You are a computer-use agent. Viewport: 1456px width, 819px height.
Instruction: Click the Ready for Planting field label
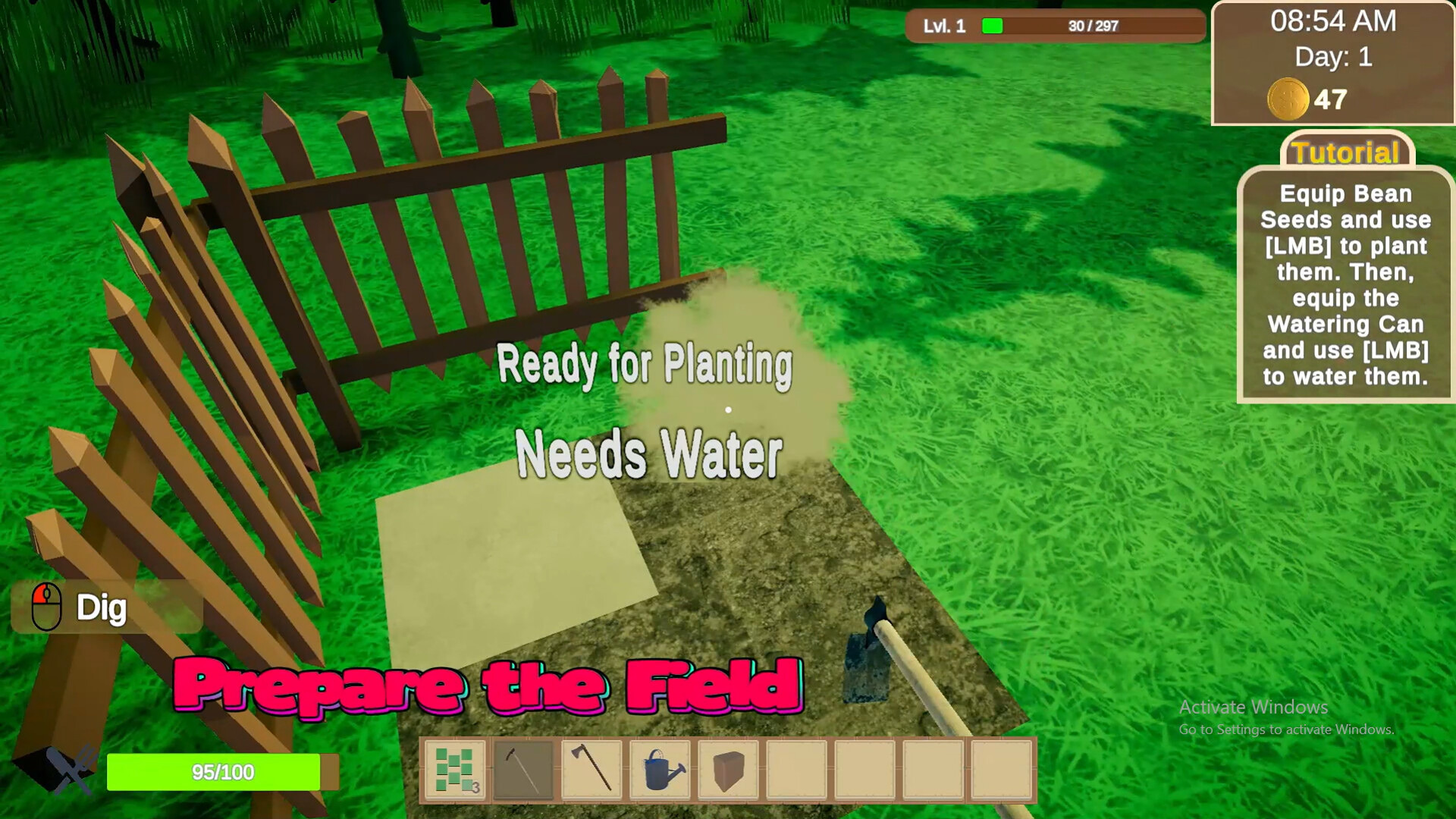646,367
